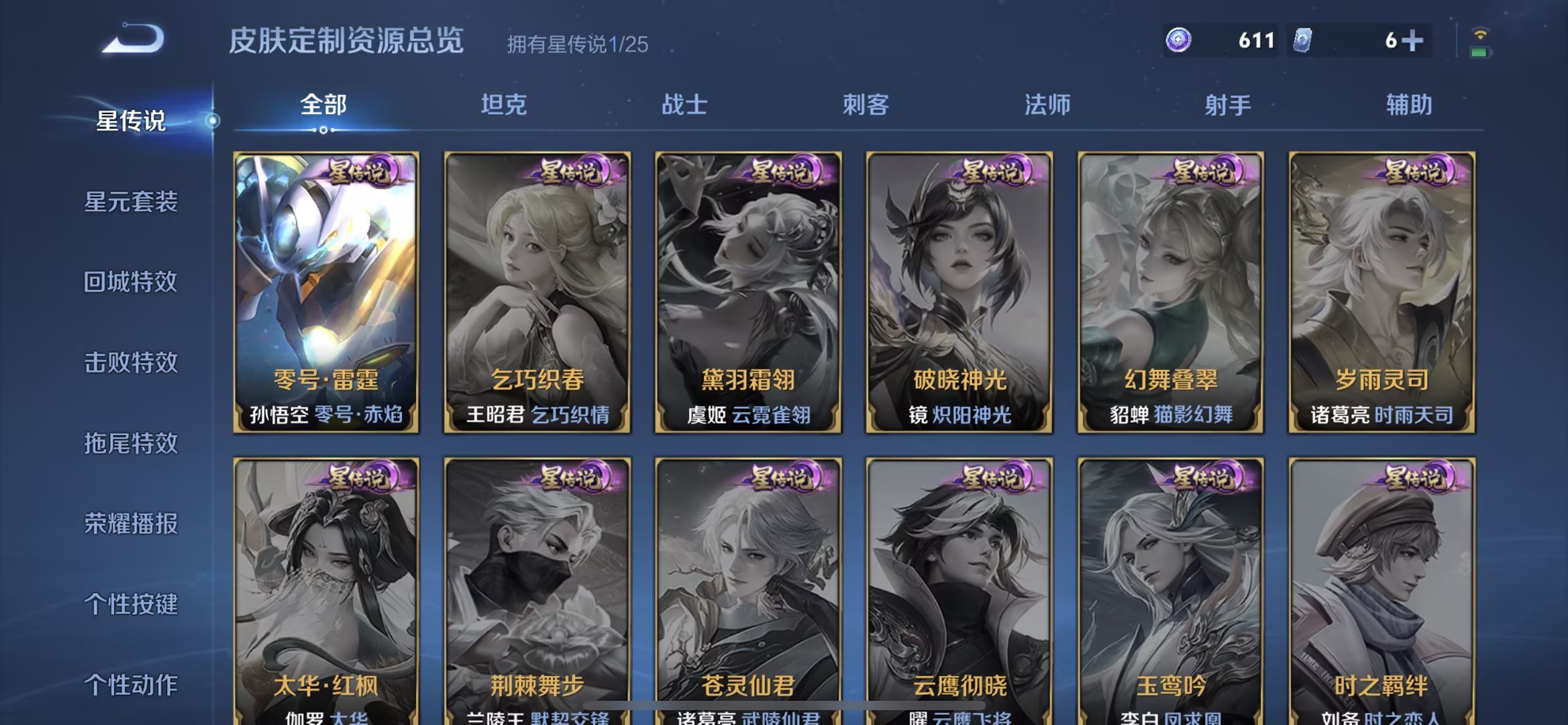Open 回城特效 from the sidebar
Viewport: 1568px width, 725px height.
pyautogui.click(x=132, y=283)
